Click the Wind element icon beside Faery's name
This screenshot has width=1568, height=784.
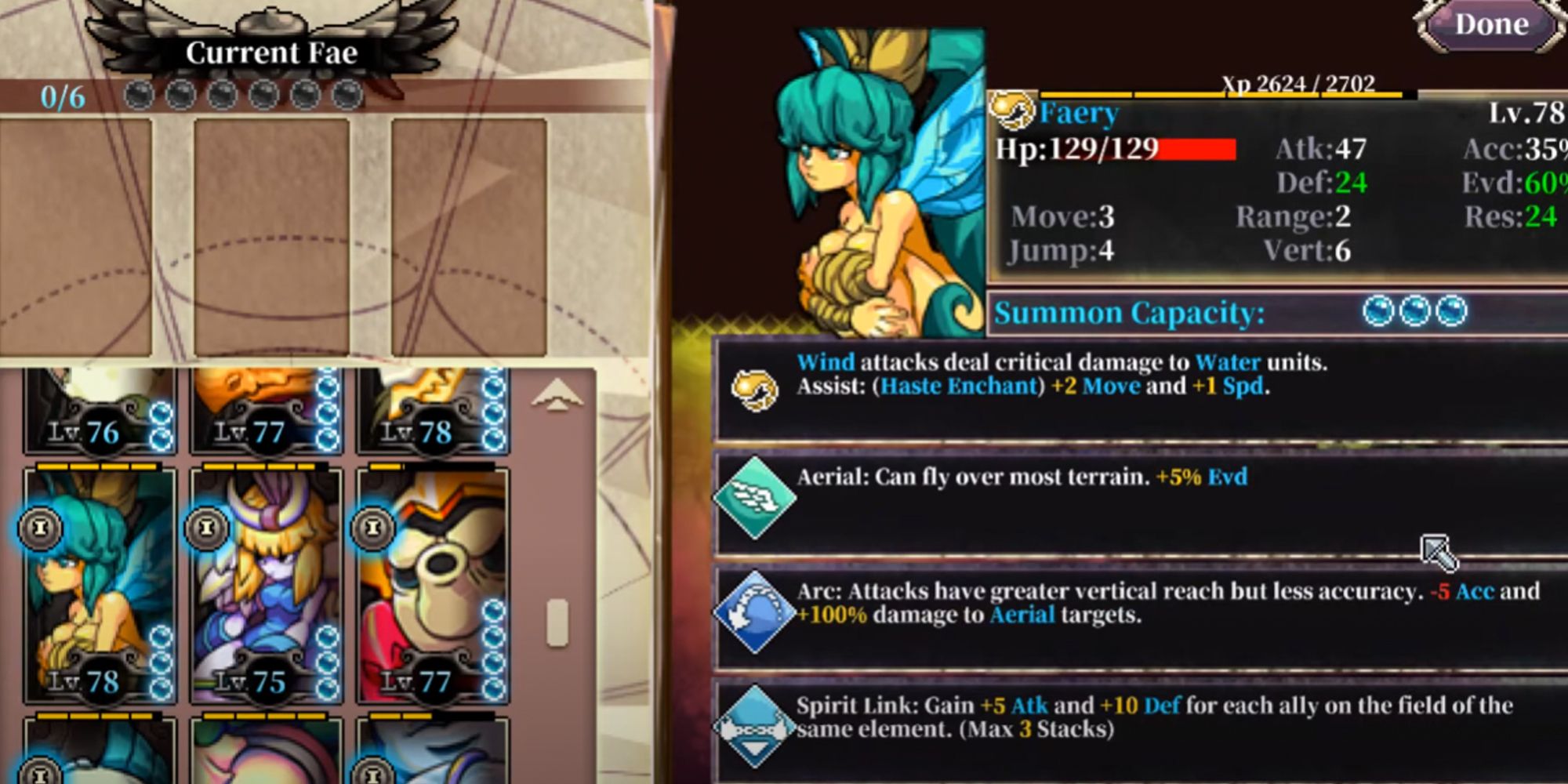pyautogui.click(x=1014, y=111)
